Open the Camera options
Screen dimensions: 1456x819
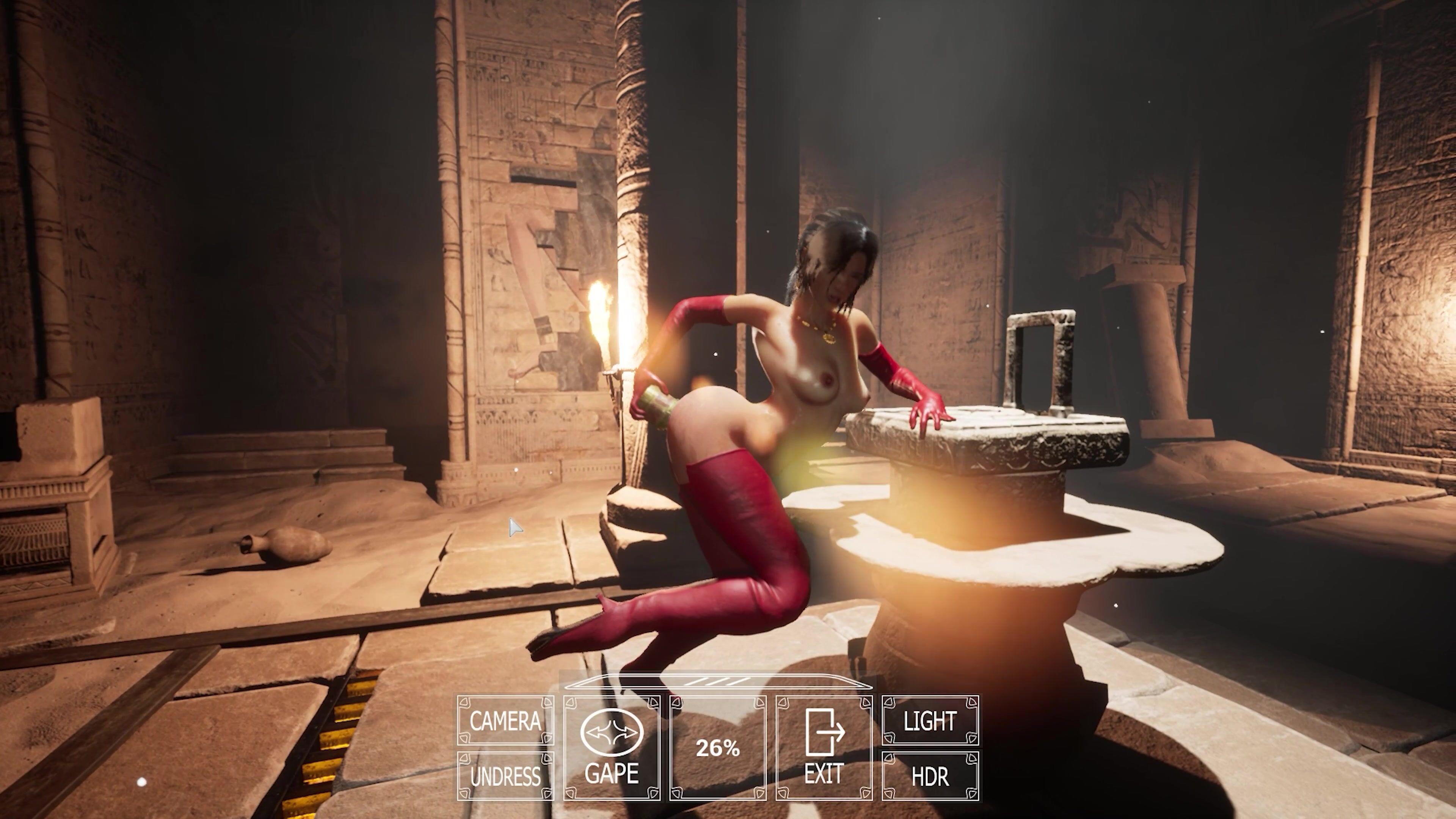coord(505,721)
